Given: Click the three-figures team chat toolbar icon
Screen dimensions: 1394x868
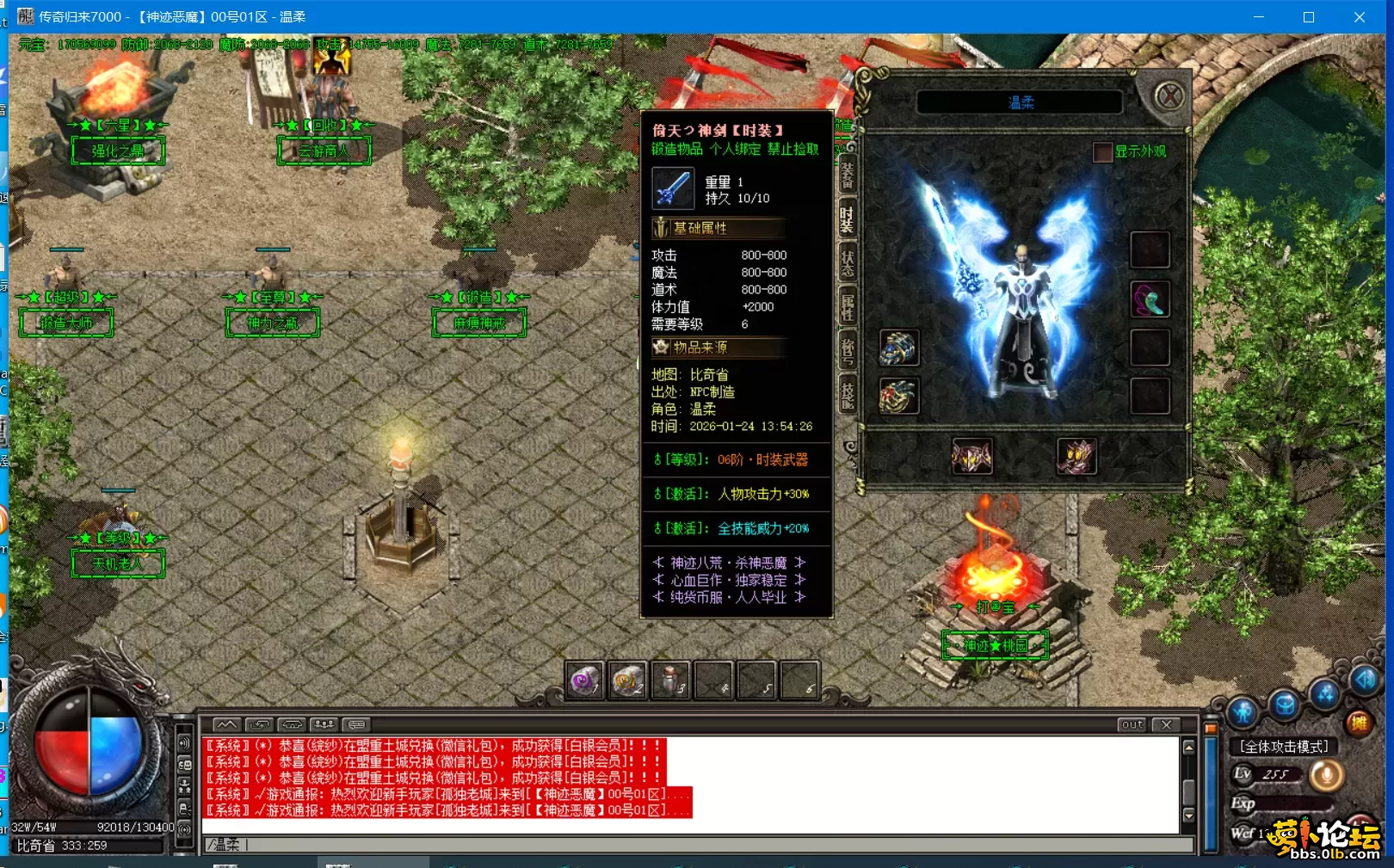Looking at the screenshot, I should point(324,724).
